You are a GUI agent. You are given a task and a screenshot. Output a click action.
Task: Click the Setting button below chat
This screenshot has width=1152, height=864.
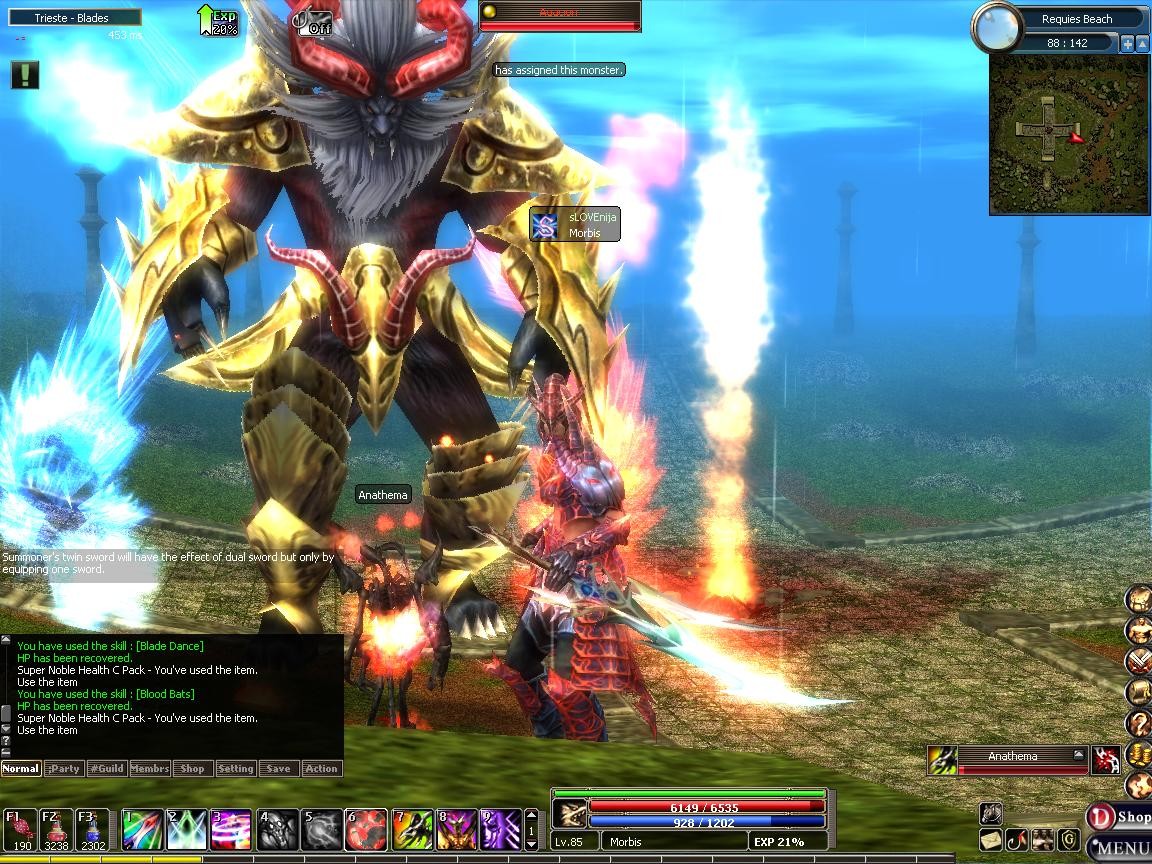point(236,769)
